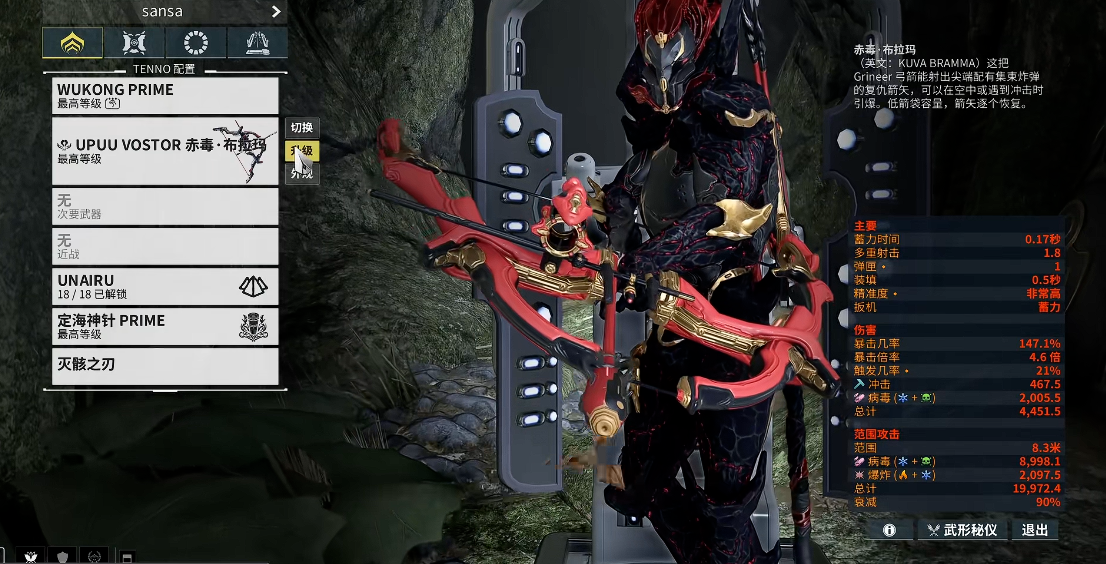Click the arrow next to sansa
This screenshot has height=564, width=1106.
coord(276,12)
